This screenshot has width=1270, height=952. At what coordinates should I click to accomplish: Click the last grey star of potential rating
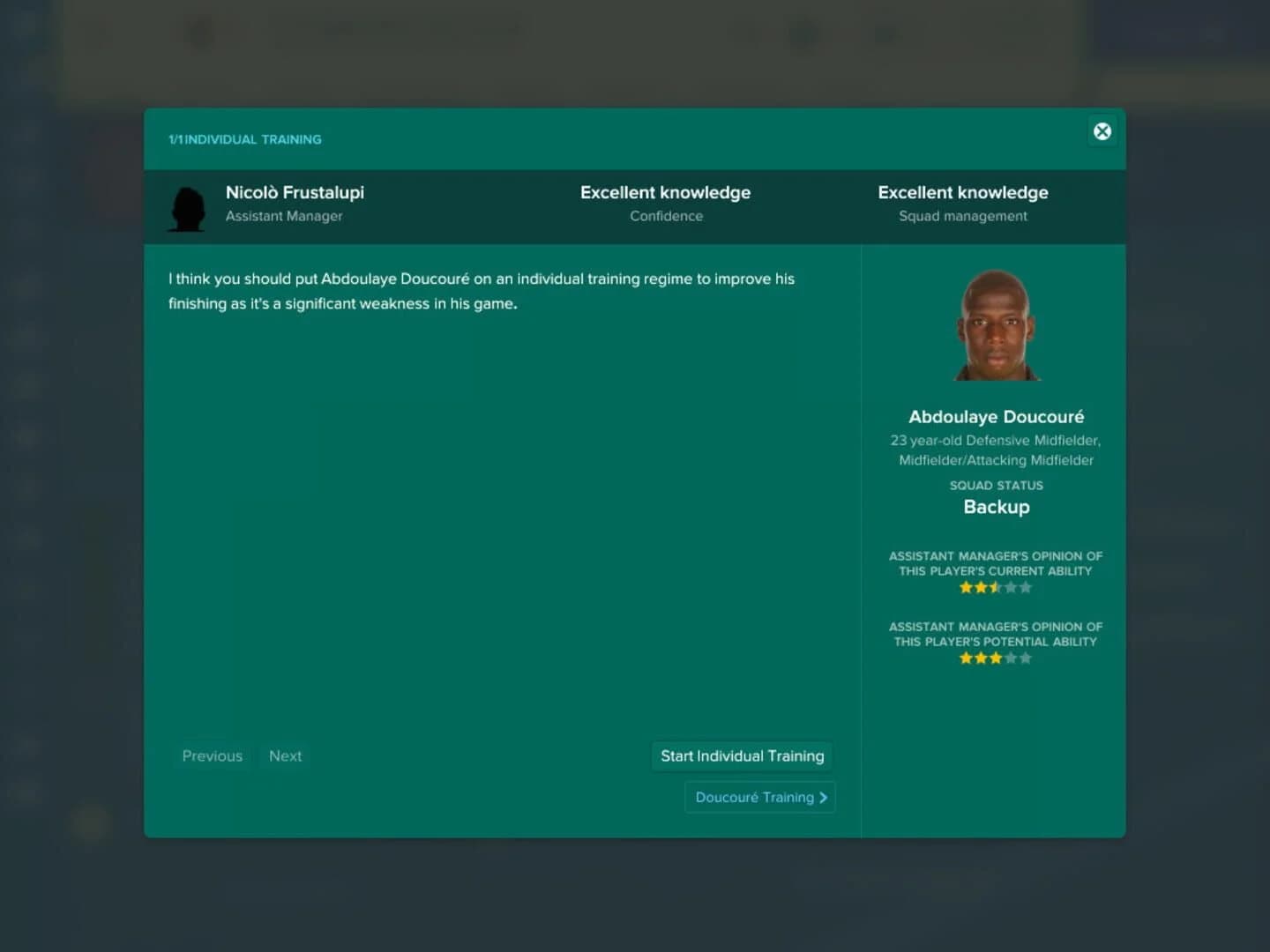click(x=1027, y=658)
